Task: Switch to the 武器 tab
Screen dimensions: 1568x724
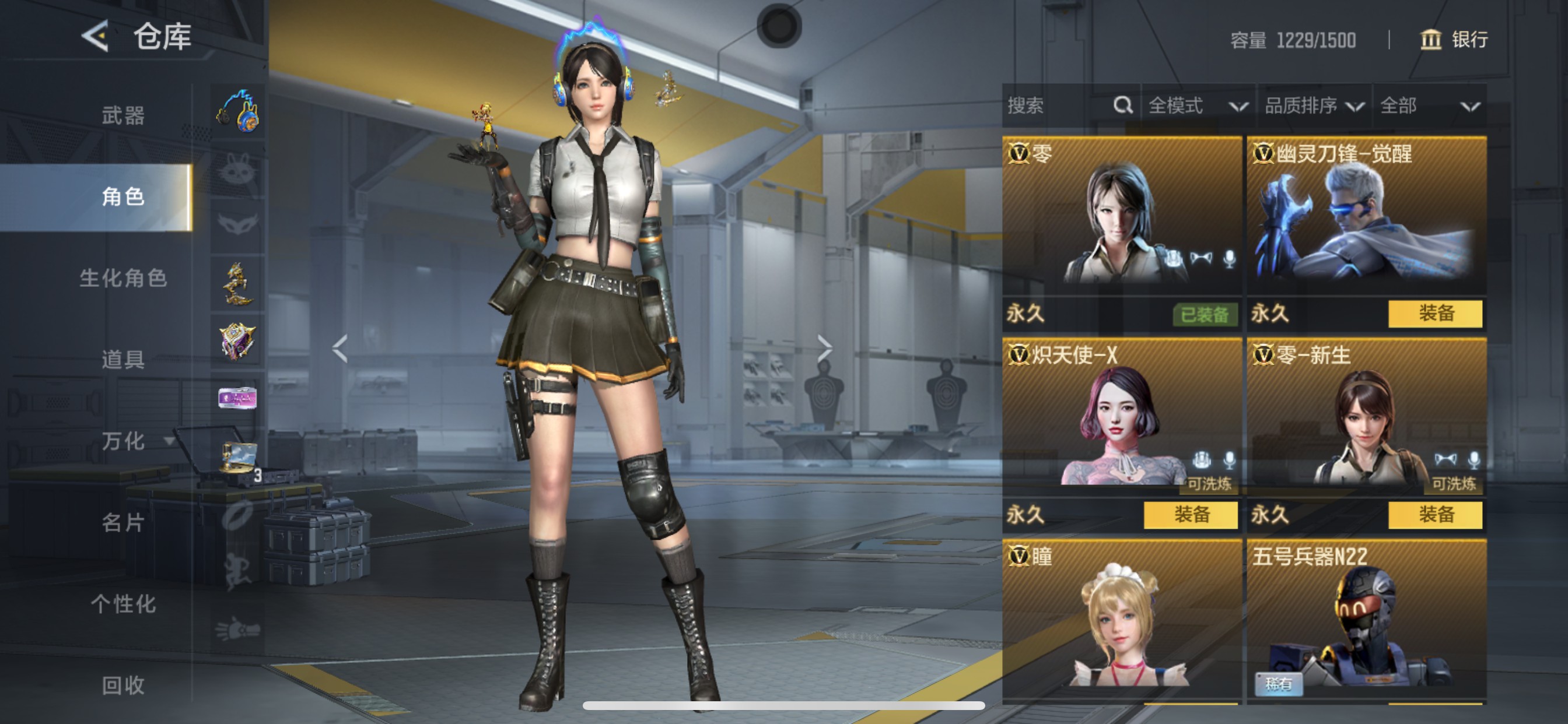Action: tap(123, 115)
